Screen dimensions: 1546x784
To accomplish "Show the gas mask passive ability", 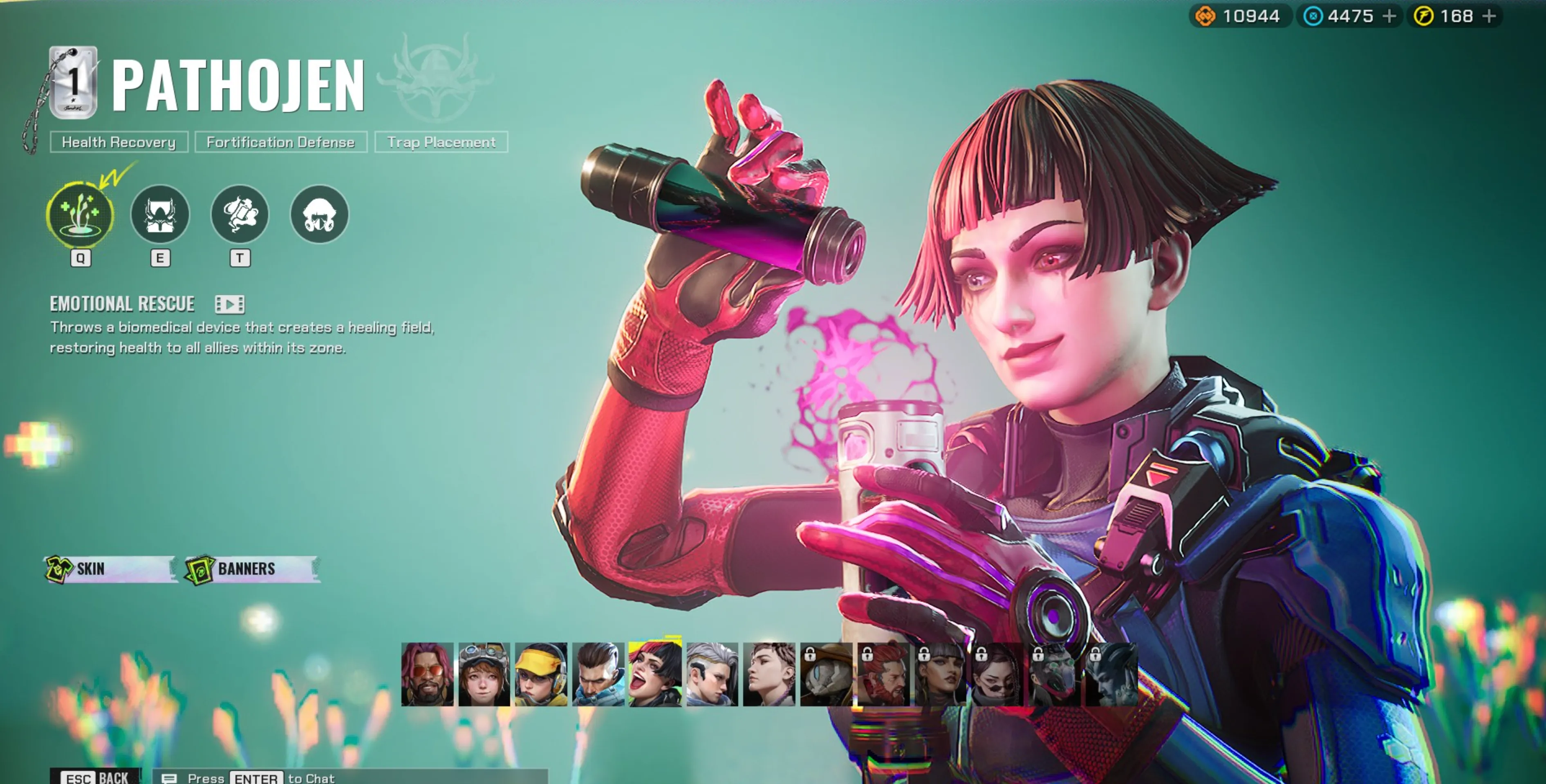I will click(319, 214).
